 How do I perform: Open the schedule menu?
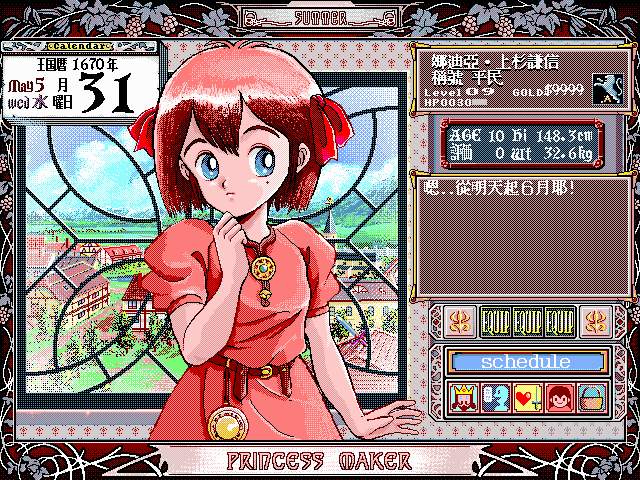coord(527,361)
